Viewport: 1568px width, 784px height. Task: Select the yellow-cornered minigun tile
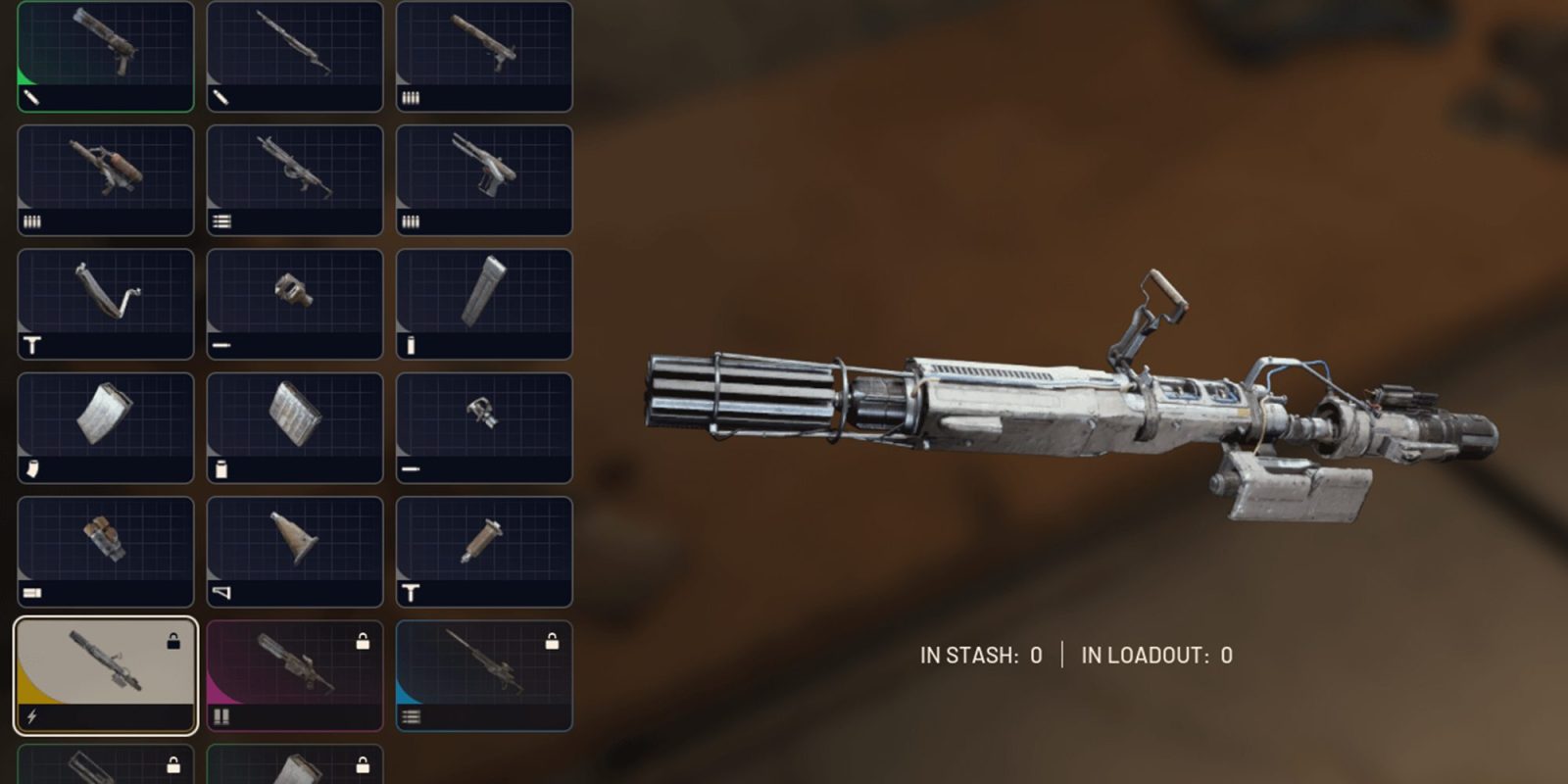pos(106,675)
